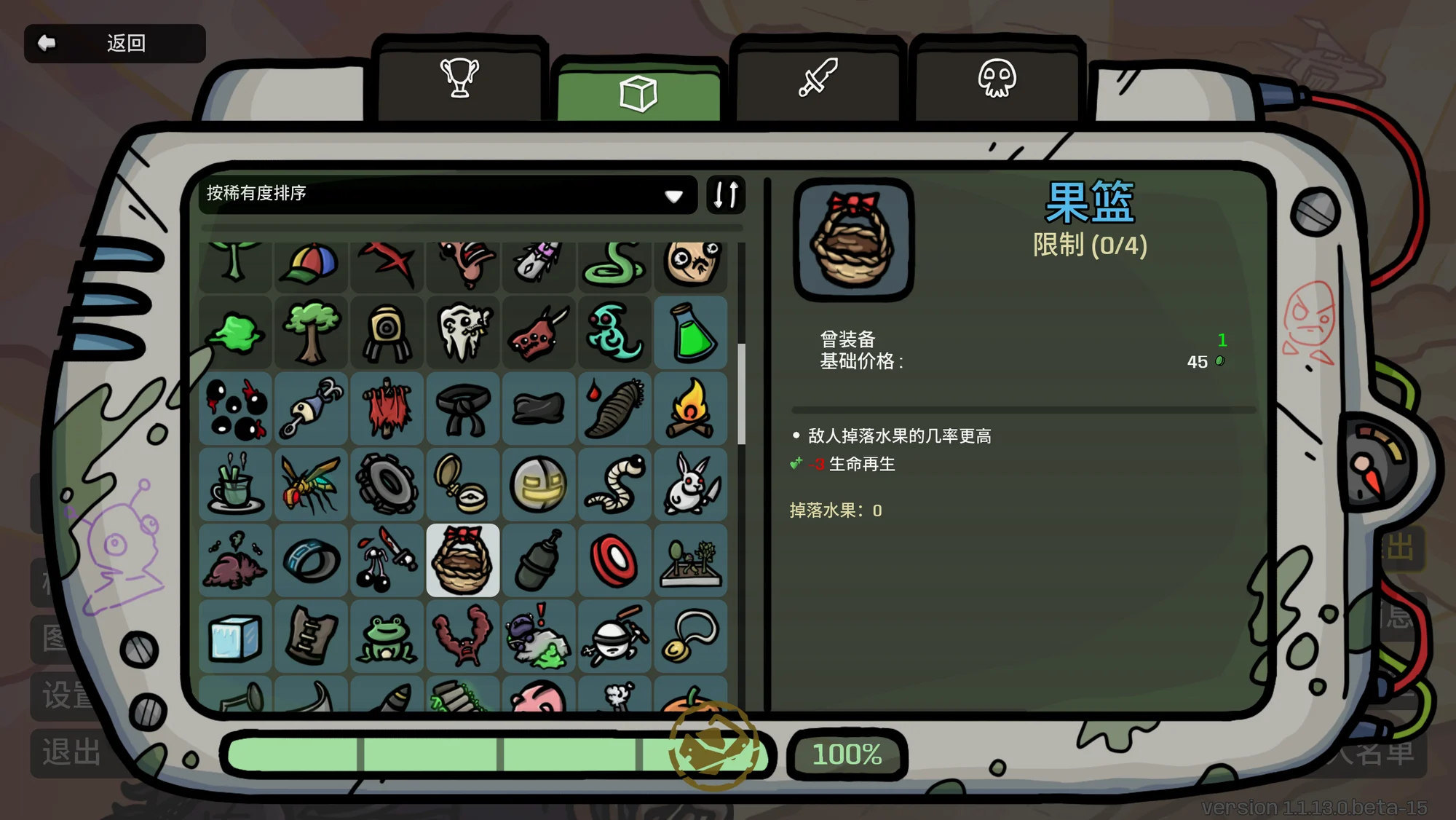Pick the white rabbit item
Viewport: 1456px width, 820px height.
click(x=690, y=484)
